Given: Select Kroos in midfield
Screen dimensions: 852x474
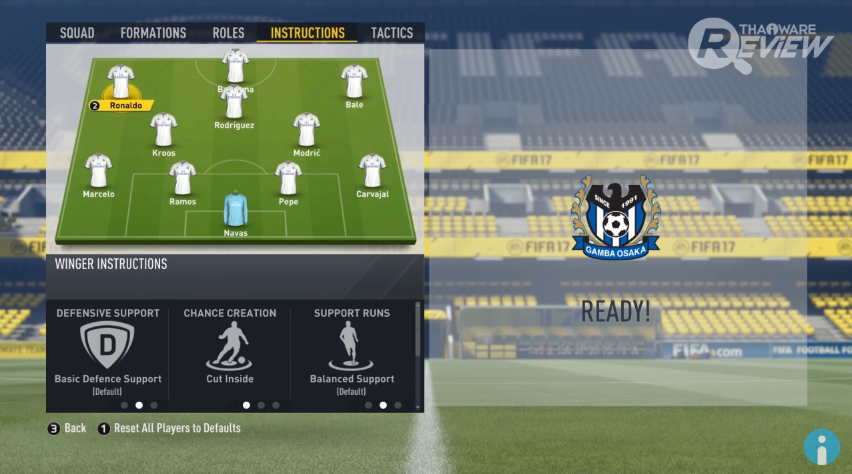Looking at the screenshot, I should pyautogui.click(x=164, y=131).
